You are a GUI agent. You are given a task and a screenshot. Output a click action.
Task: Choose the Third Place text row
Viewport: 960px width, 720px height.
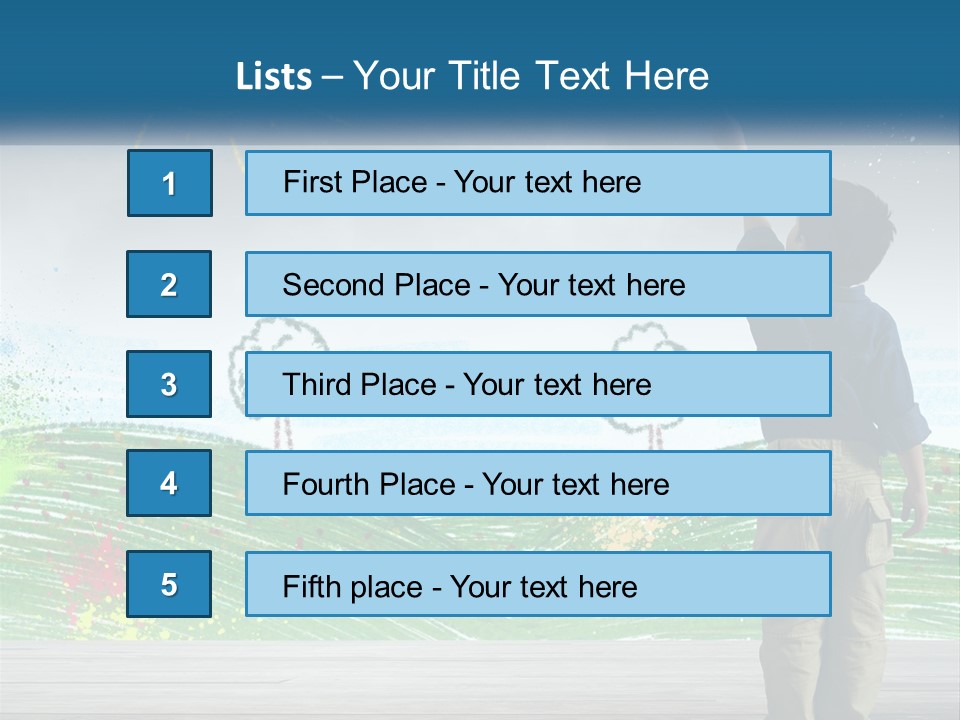coord(538,384)
